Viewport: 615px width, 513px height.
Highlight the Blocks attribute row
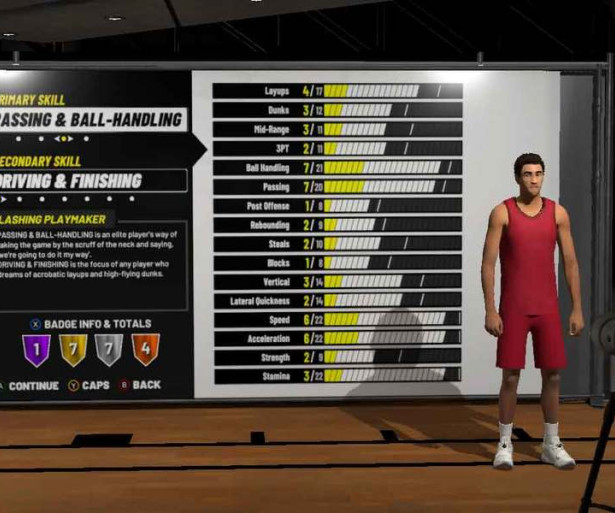click(x=337, y=262)
